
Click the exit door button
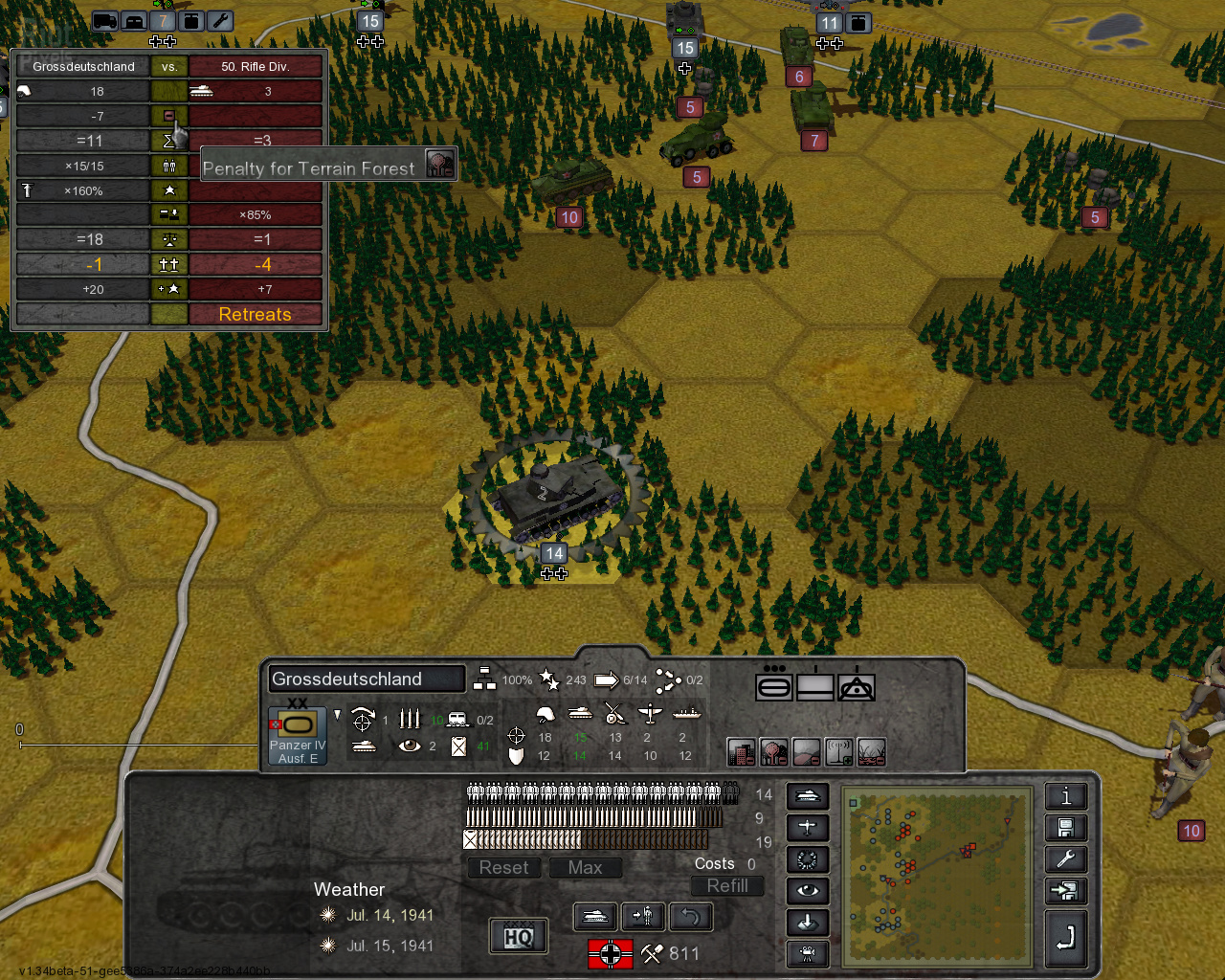pyautogui.click(x=1065, y=891)
